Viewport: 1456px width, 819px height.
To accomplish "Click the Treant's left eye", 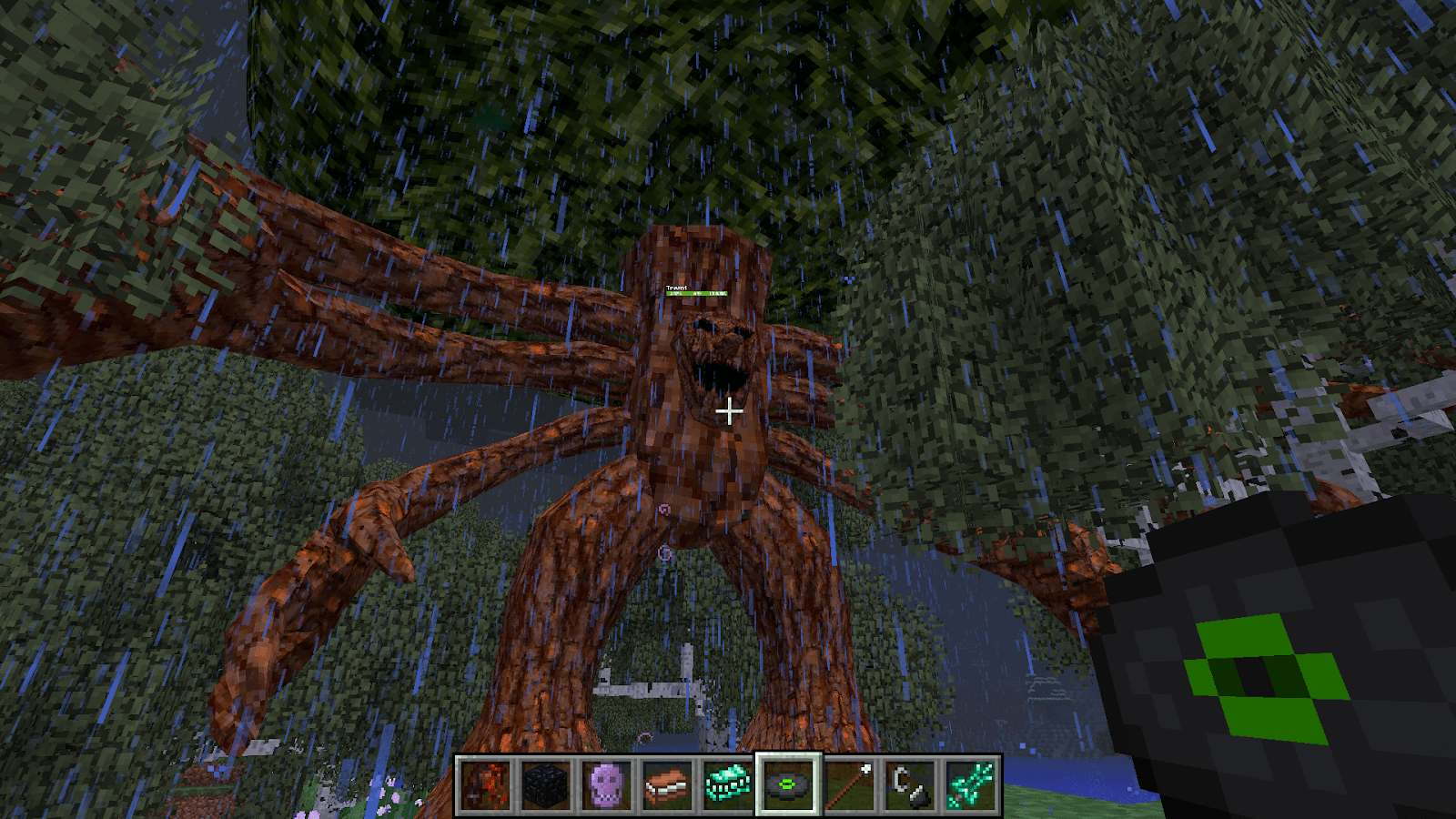I will tap(702, 323).
